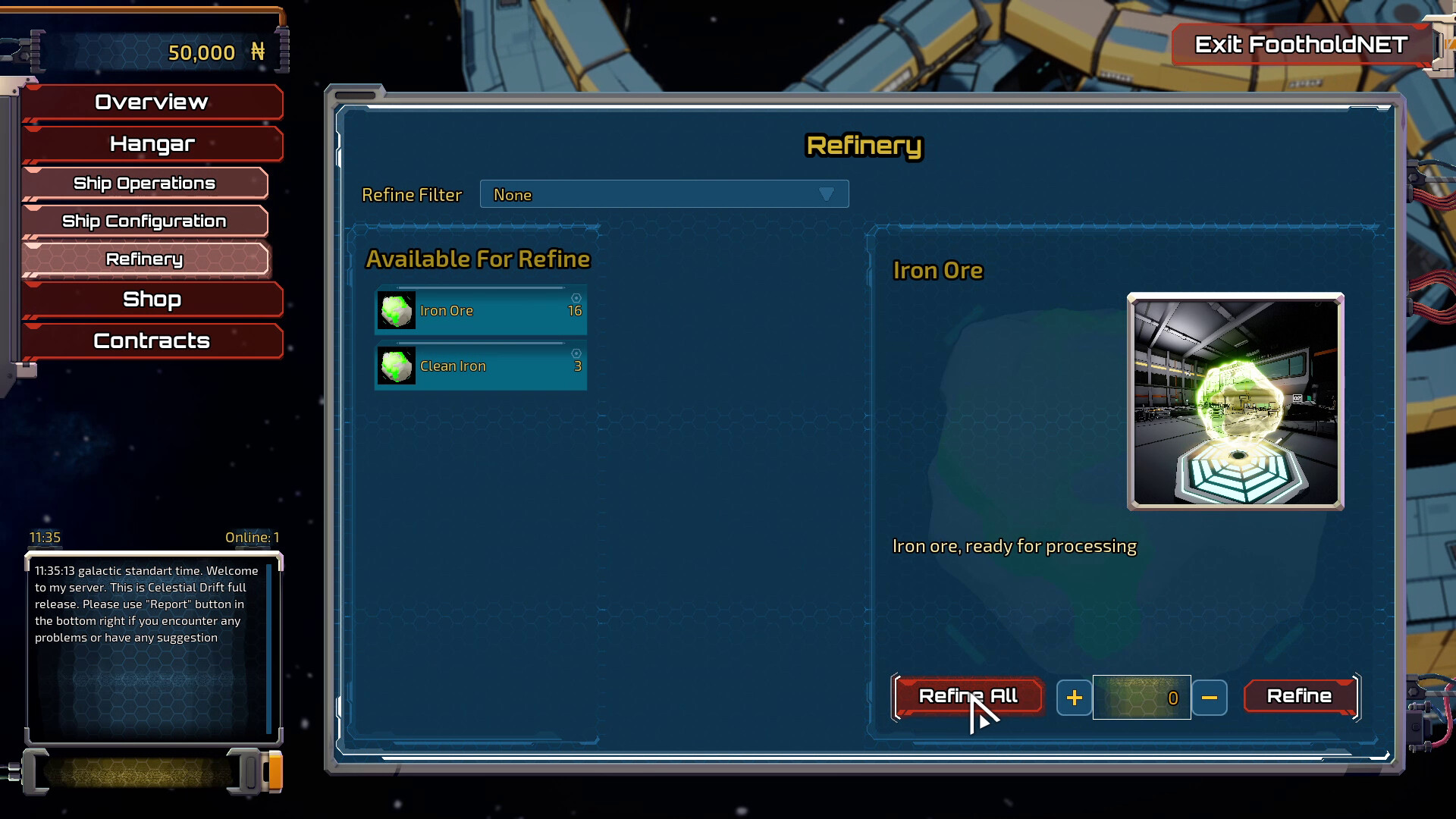Image resolution: width=1456 pixels, height=819 pixels.
Task: Open the Shop menu
Action: pos(152,300)
